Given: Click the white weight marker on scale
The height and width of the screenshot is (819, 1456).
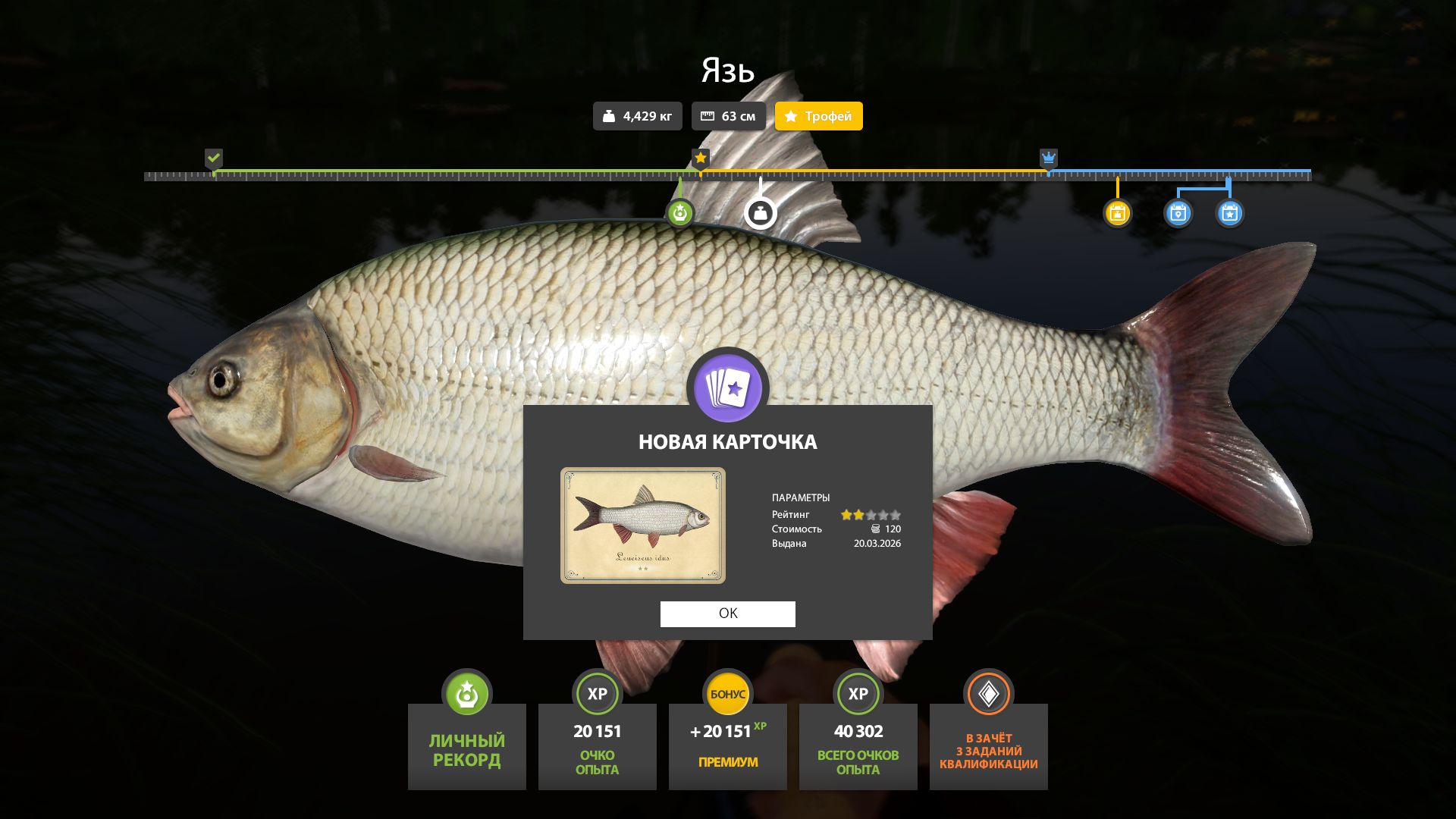Looking at the screenshot, I should click(760, 213).
